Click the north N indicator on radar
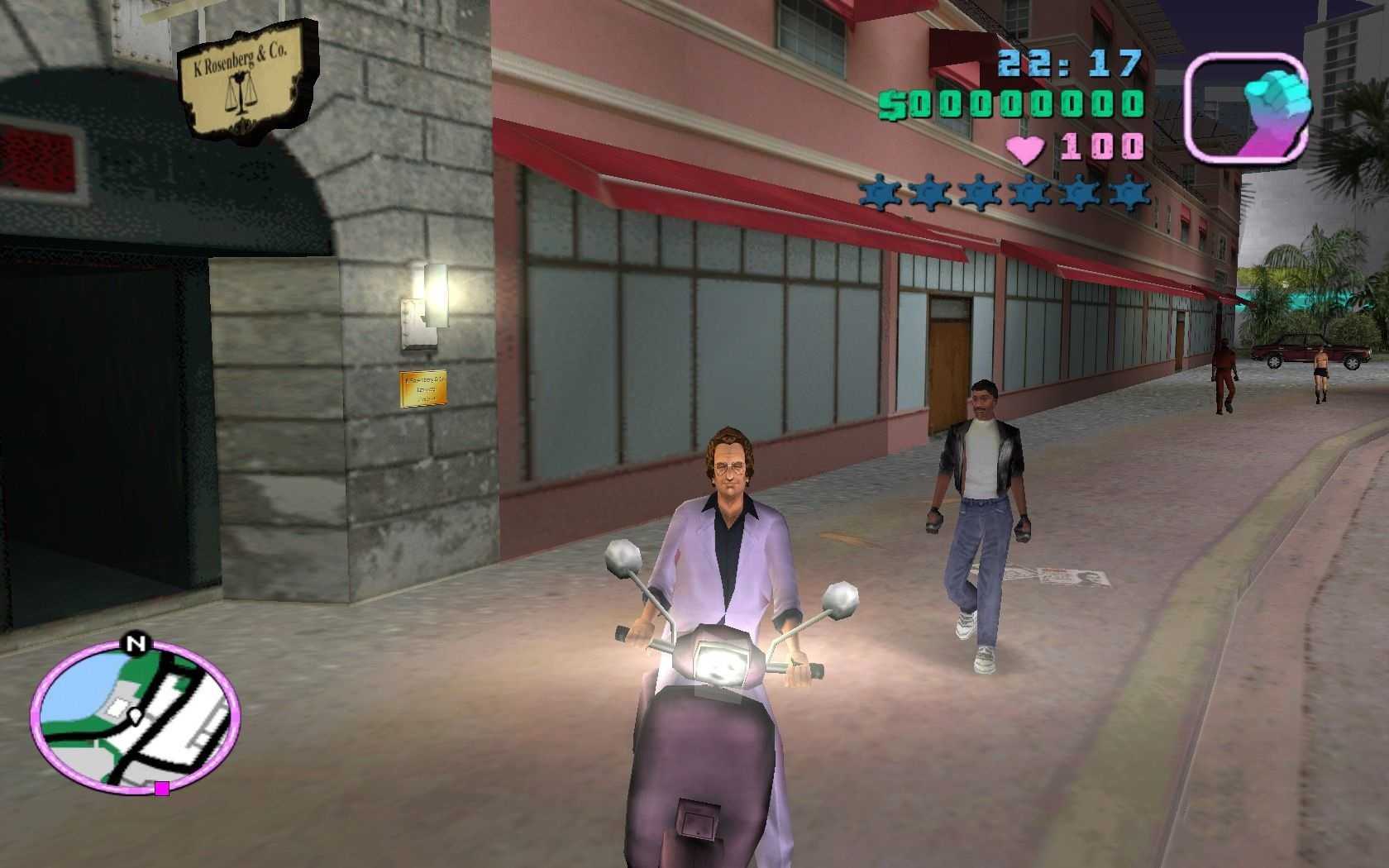1389x868 pixels. tap(136, 643)
